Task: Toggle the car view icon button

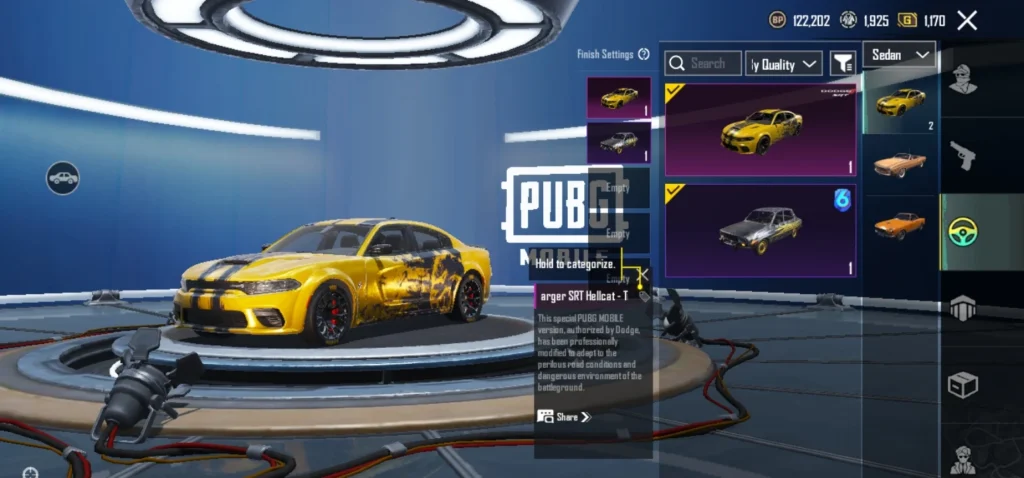Action: coord(63,178)
